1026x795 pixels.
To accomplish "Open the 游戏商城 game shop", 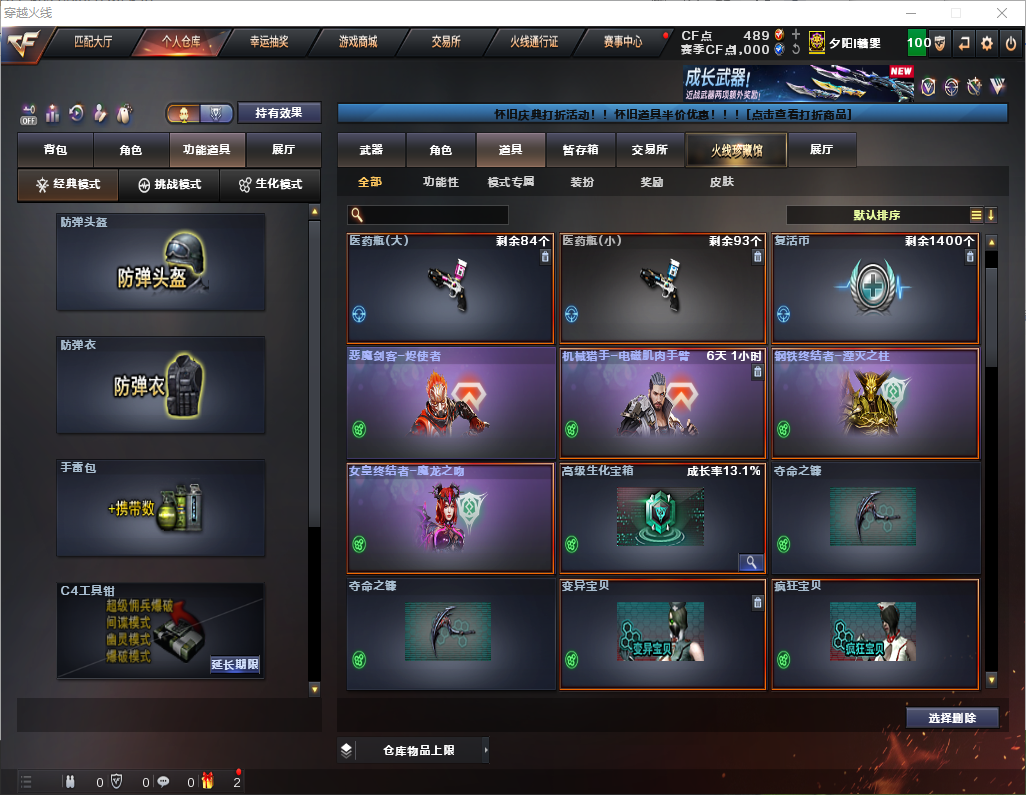I will [358, 42].
